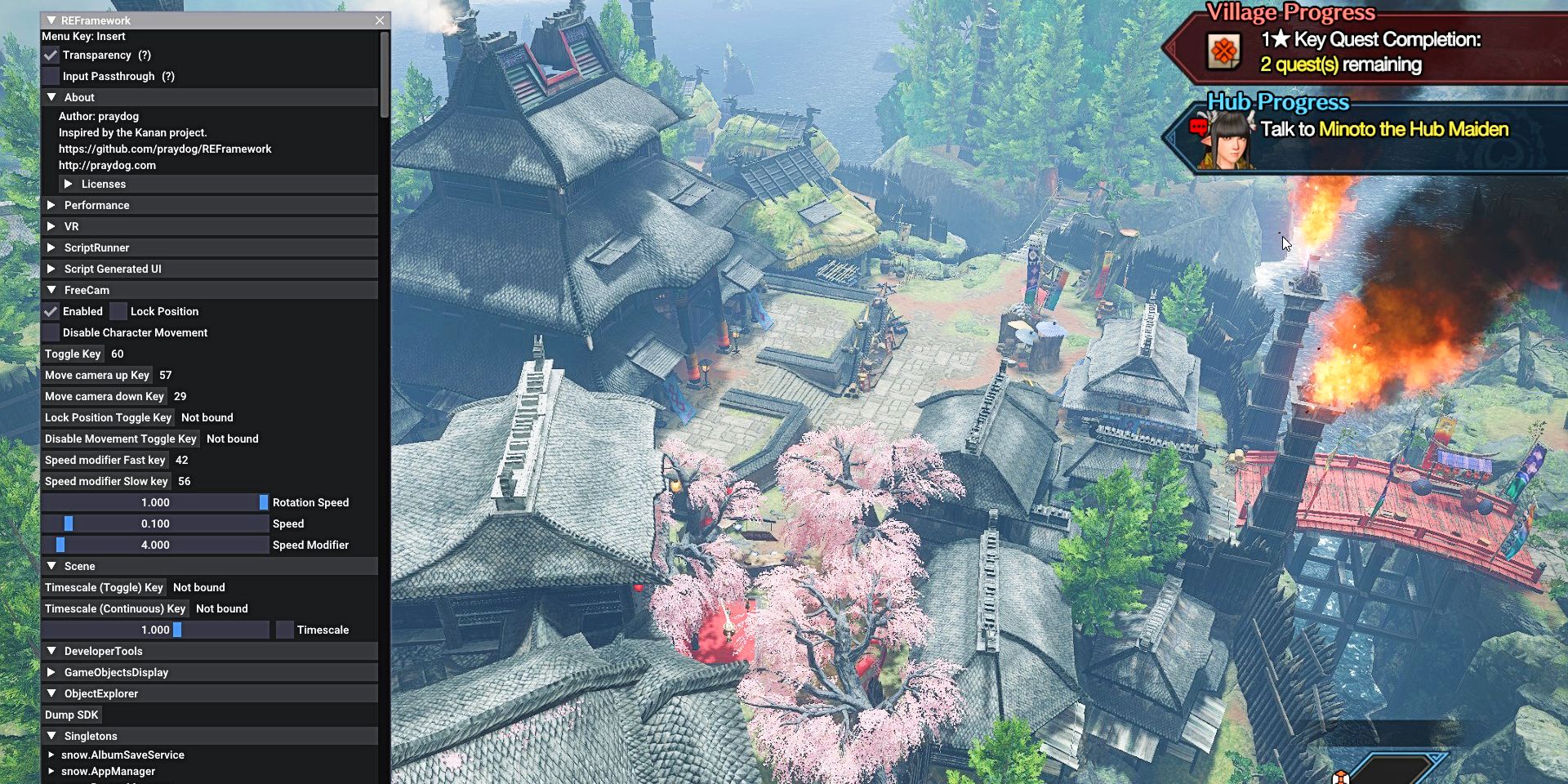Screen dimensions: 1568x784
Task: Click the Move camera up Key binding field
Action: 97,375
